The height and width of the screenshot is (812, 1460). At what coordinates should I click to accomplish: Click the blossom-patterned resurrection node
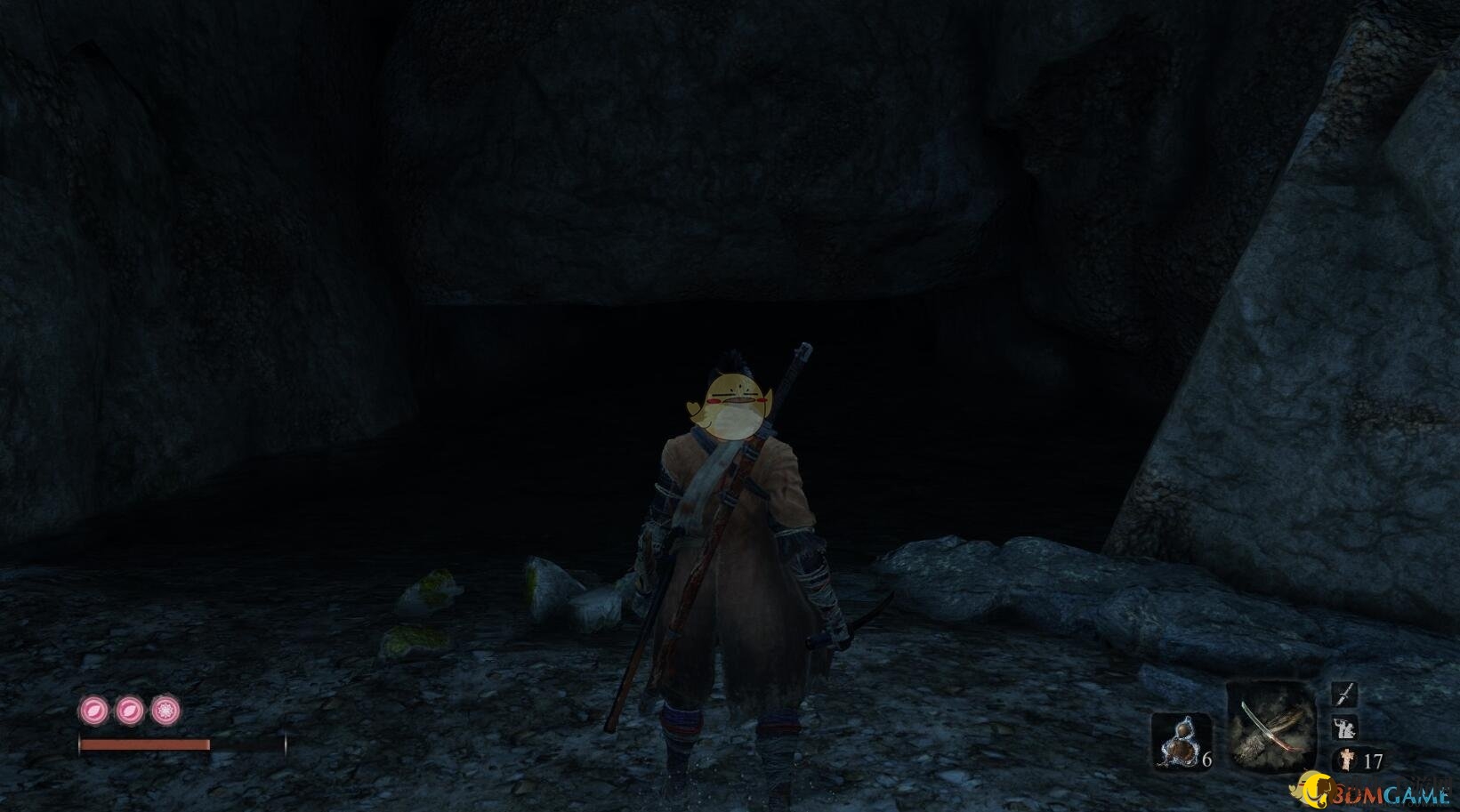(165, 711)
